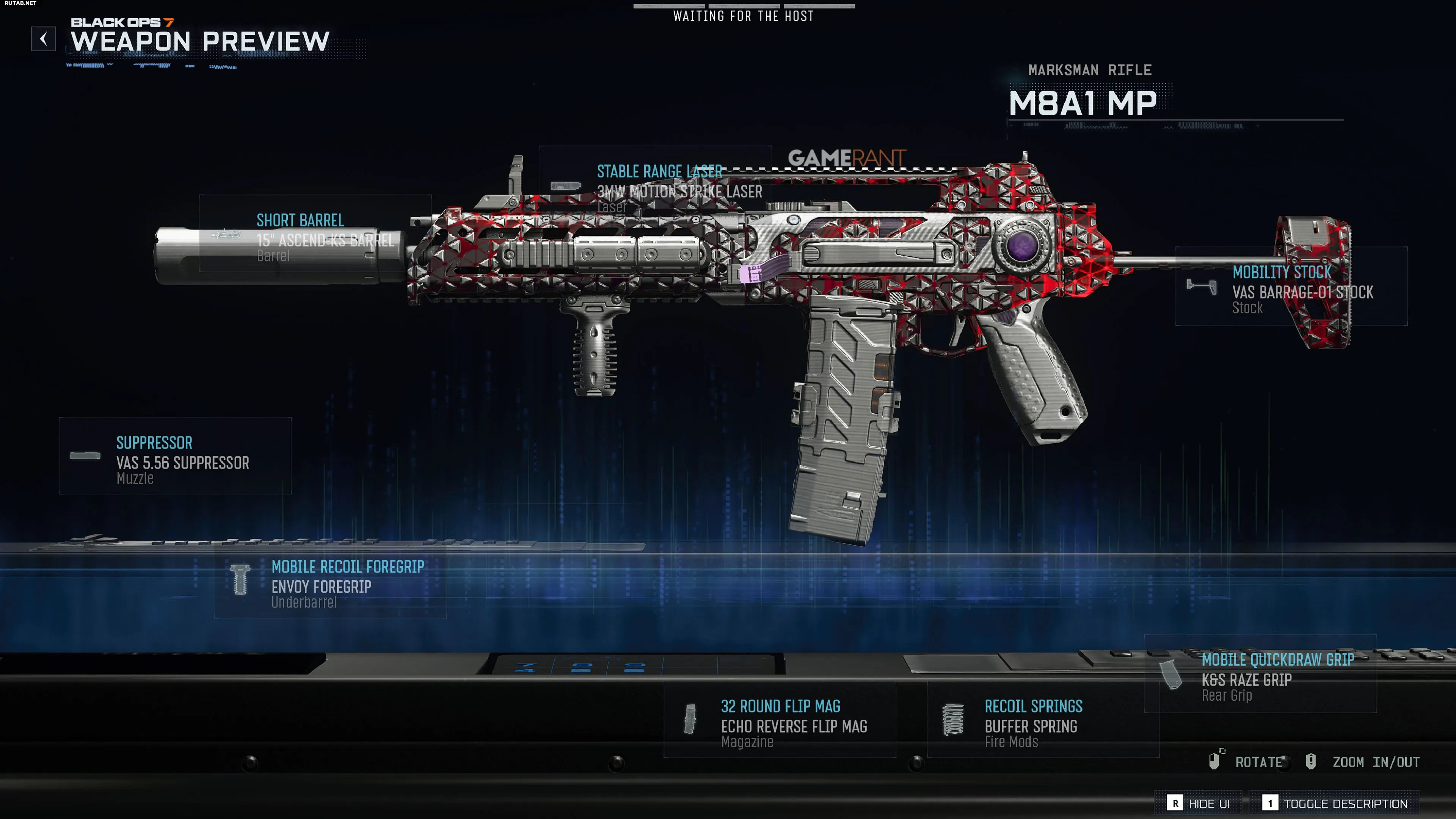1456x819 pixels.
Task: Choose the 15" Ascend-KS Barrel attachment
Action: [x=315, y=234]
